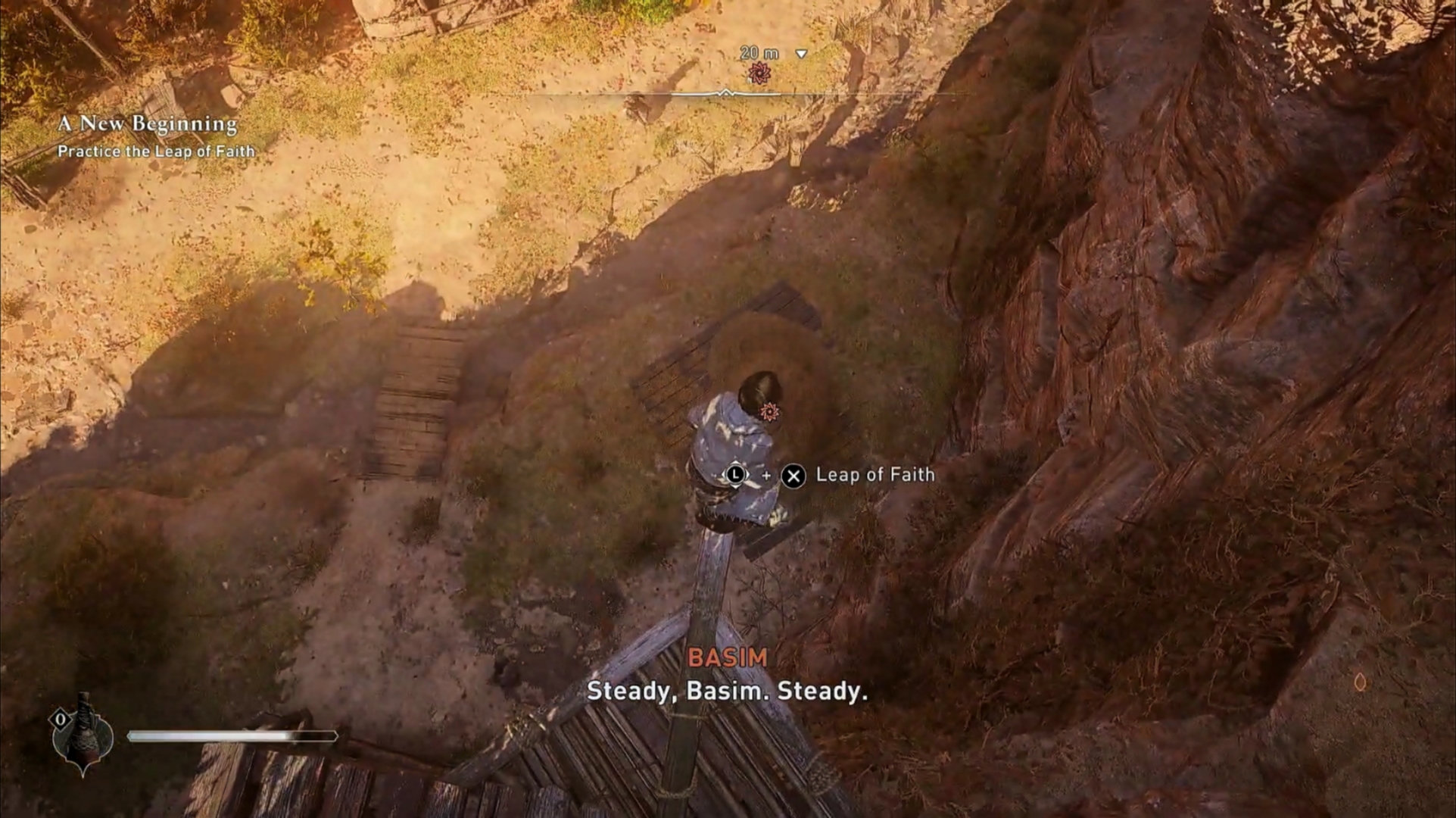Viewport: 1456px width, 818px height.
Task: Select the BASIM speaker name label
Action: pos(728,658)
